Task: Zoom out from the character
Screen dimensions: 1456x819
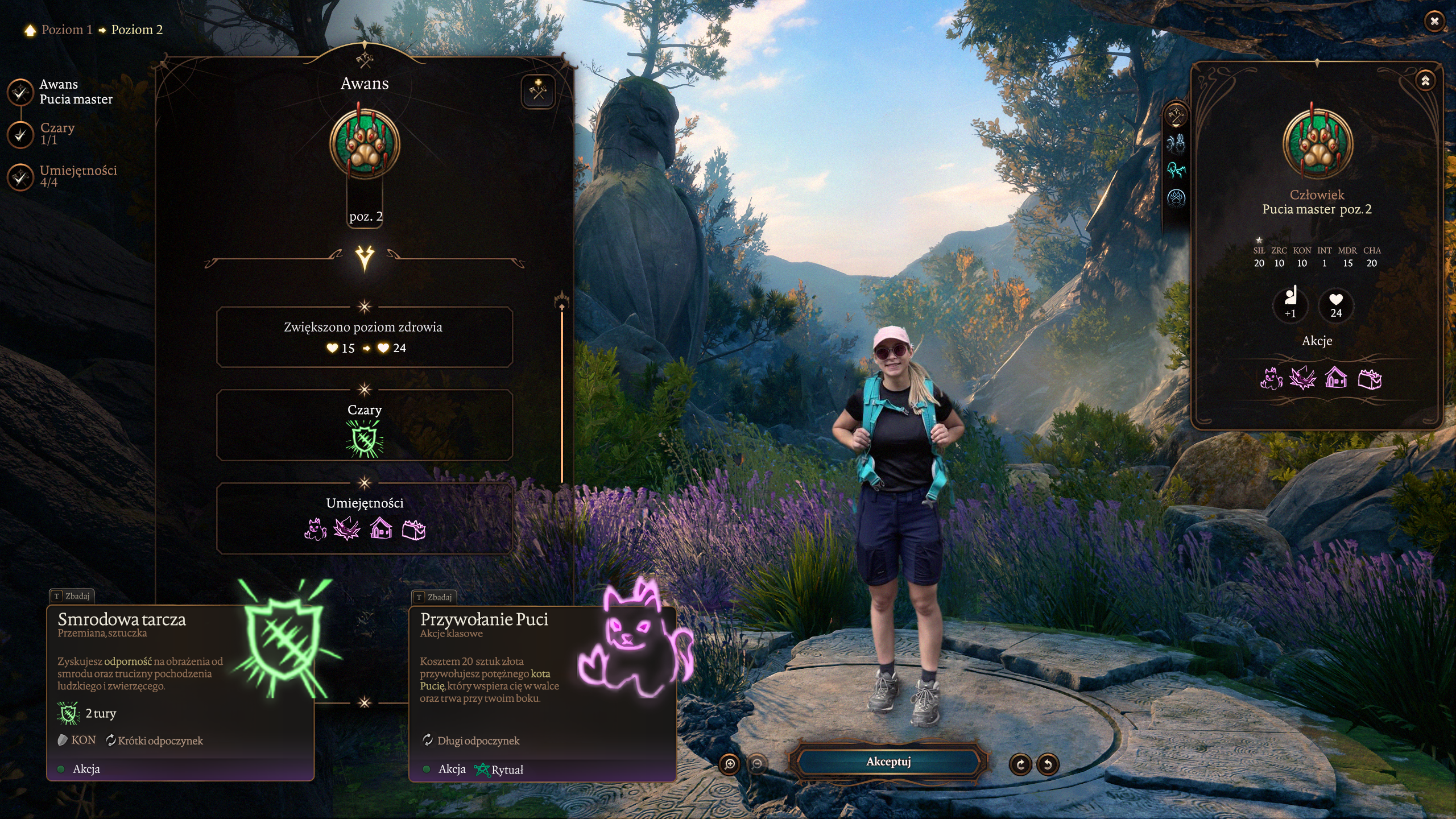Action: click(x=757, y=764)
